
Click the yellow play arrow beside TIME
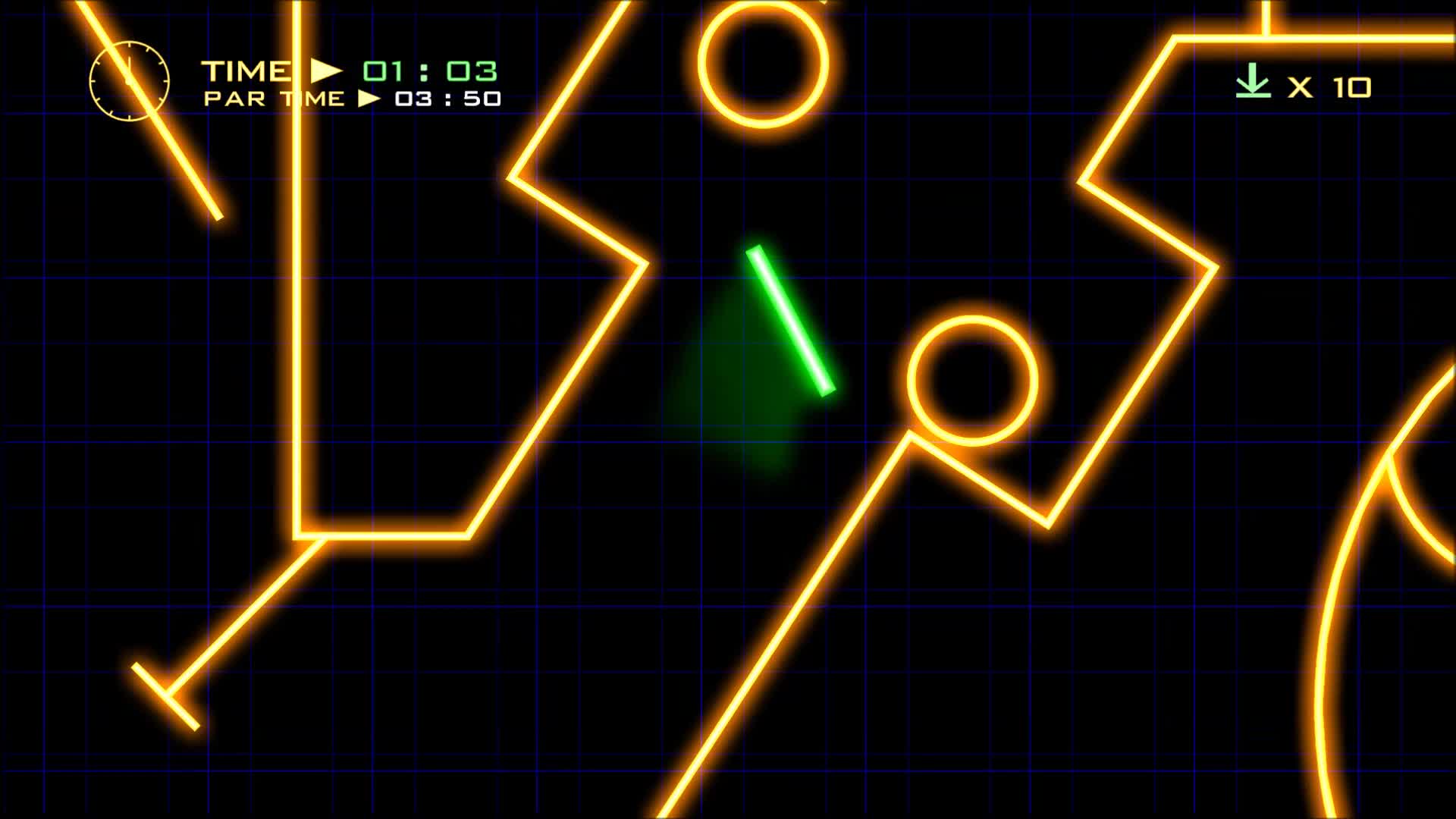click(322, 71)
